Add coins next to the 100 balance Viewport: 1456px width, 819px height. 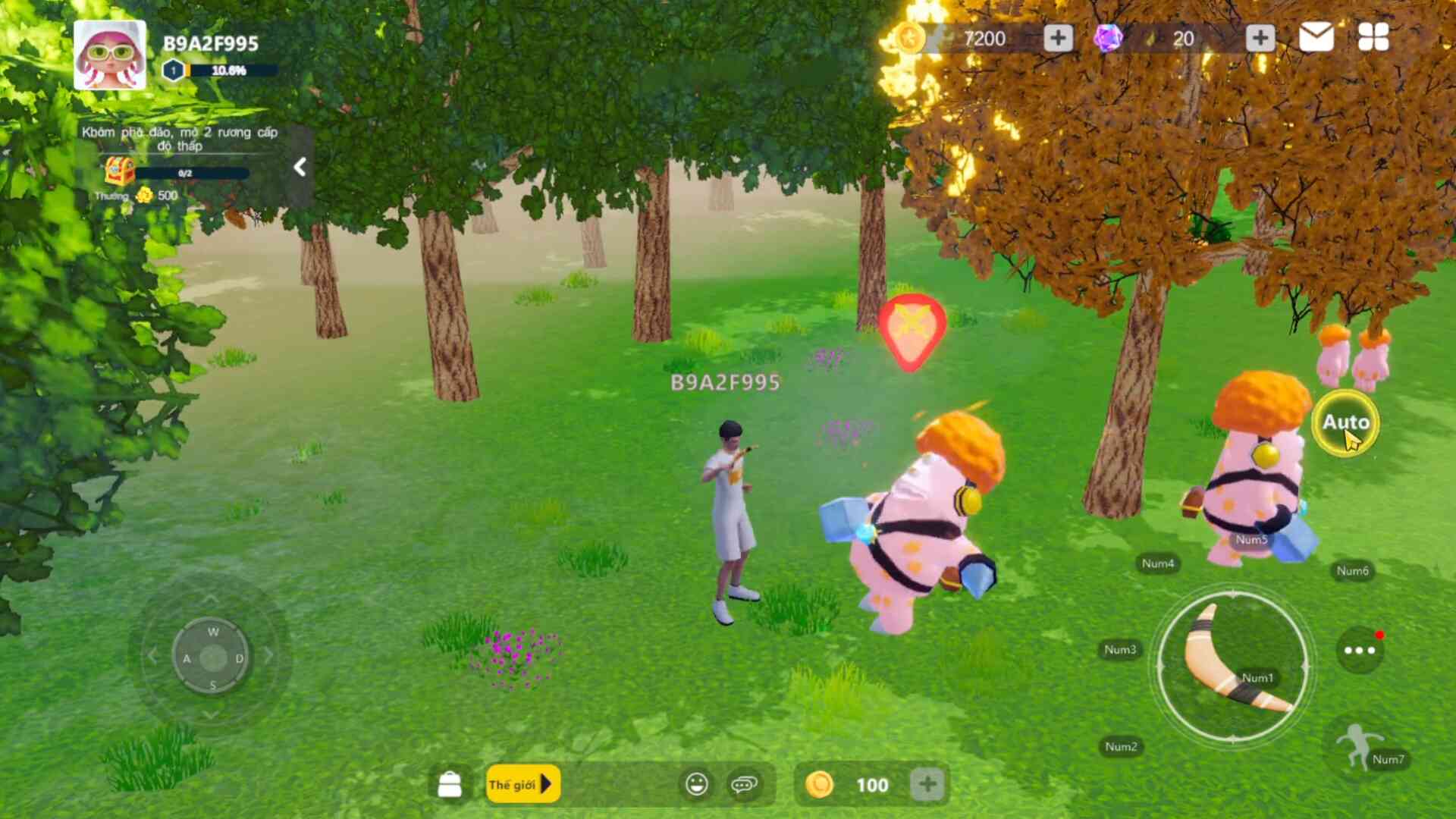[x=927, y=784]
